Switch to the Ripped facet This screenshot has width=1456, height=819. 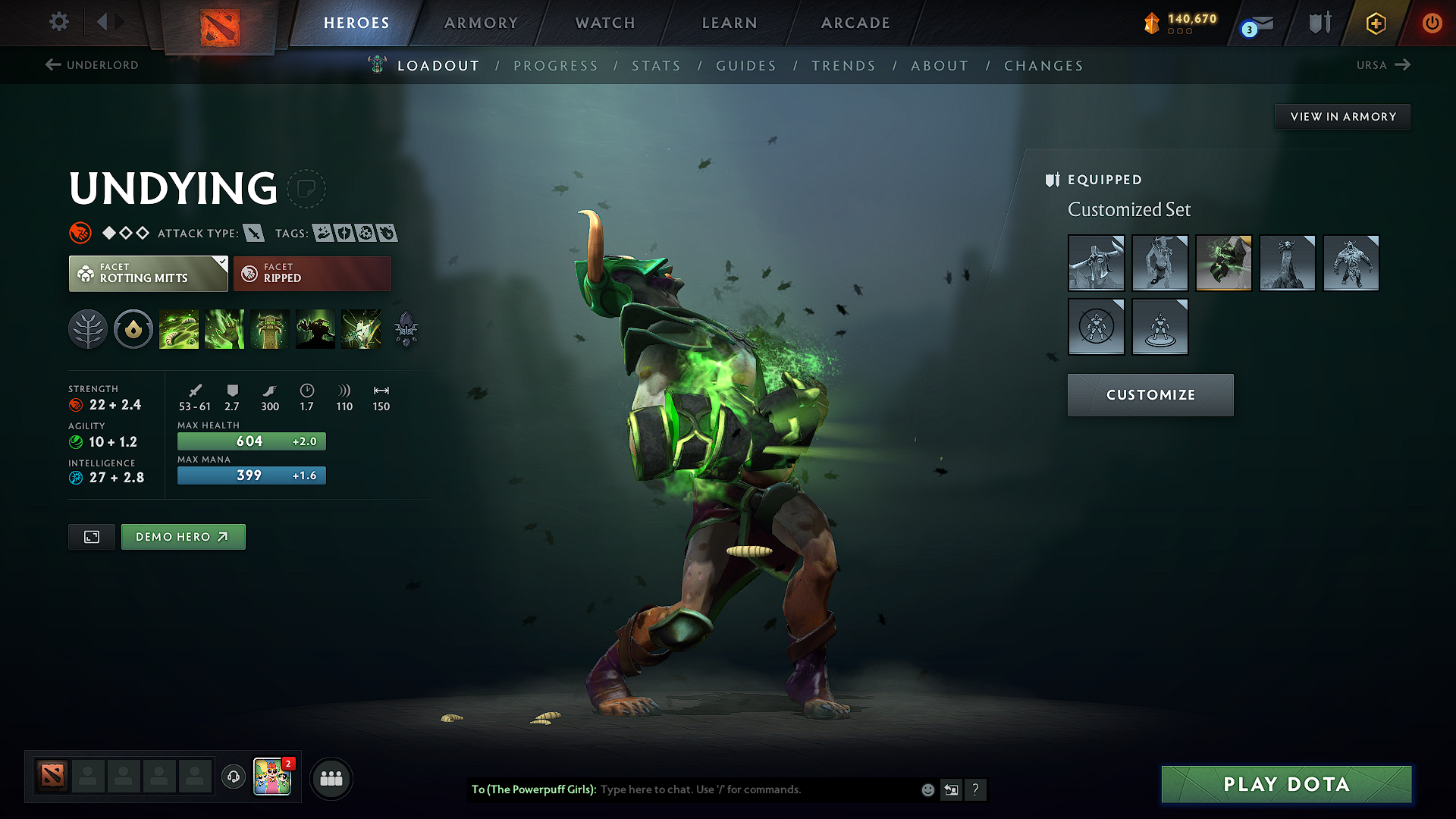[x=312, y=273]
